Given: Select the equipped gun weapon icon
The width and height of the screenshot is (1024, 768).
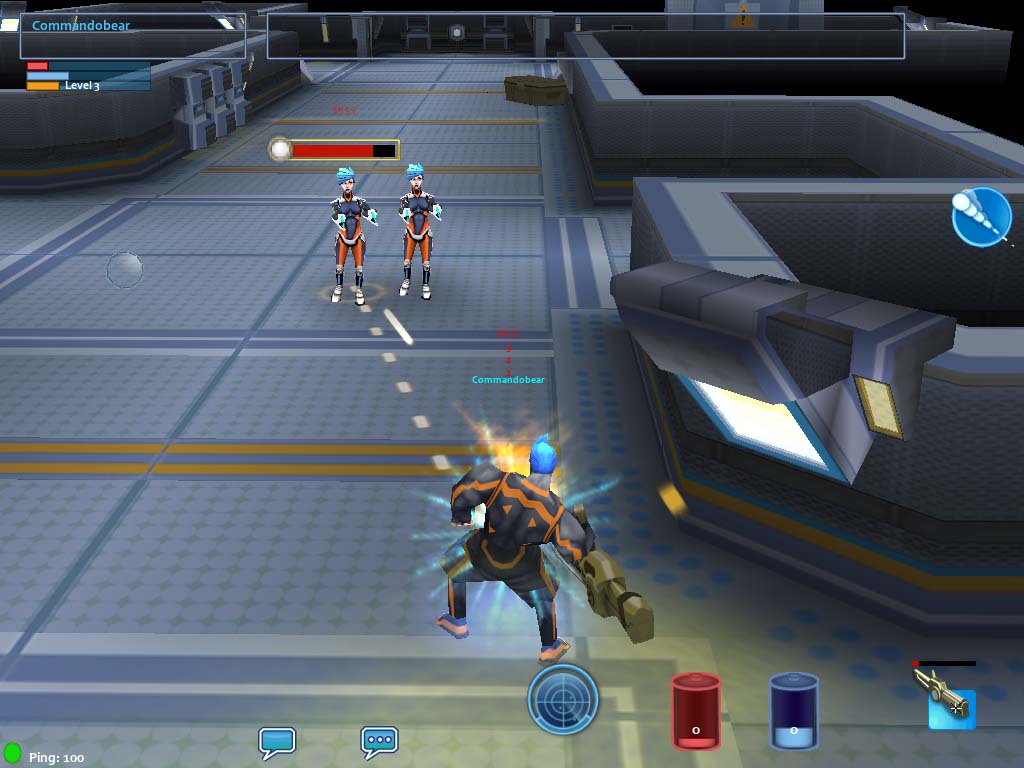Looking at the screenshot, I should (945, 698).
